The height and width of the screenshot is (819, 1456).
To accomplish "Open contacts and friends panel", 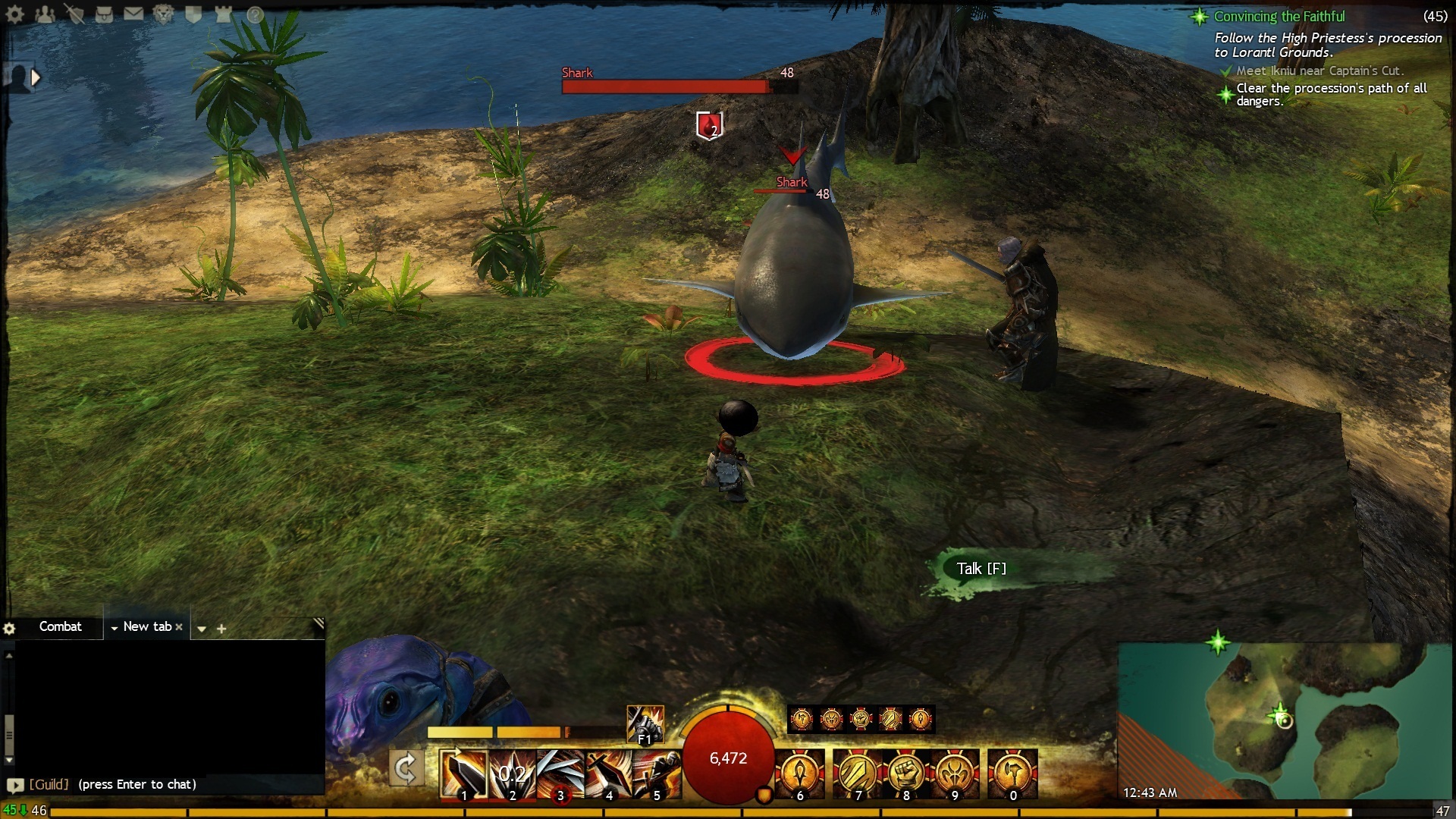I will tap(45, 14).
